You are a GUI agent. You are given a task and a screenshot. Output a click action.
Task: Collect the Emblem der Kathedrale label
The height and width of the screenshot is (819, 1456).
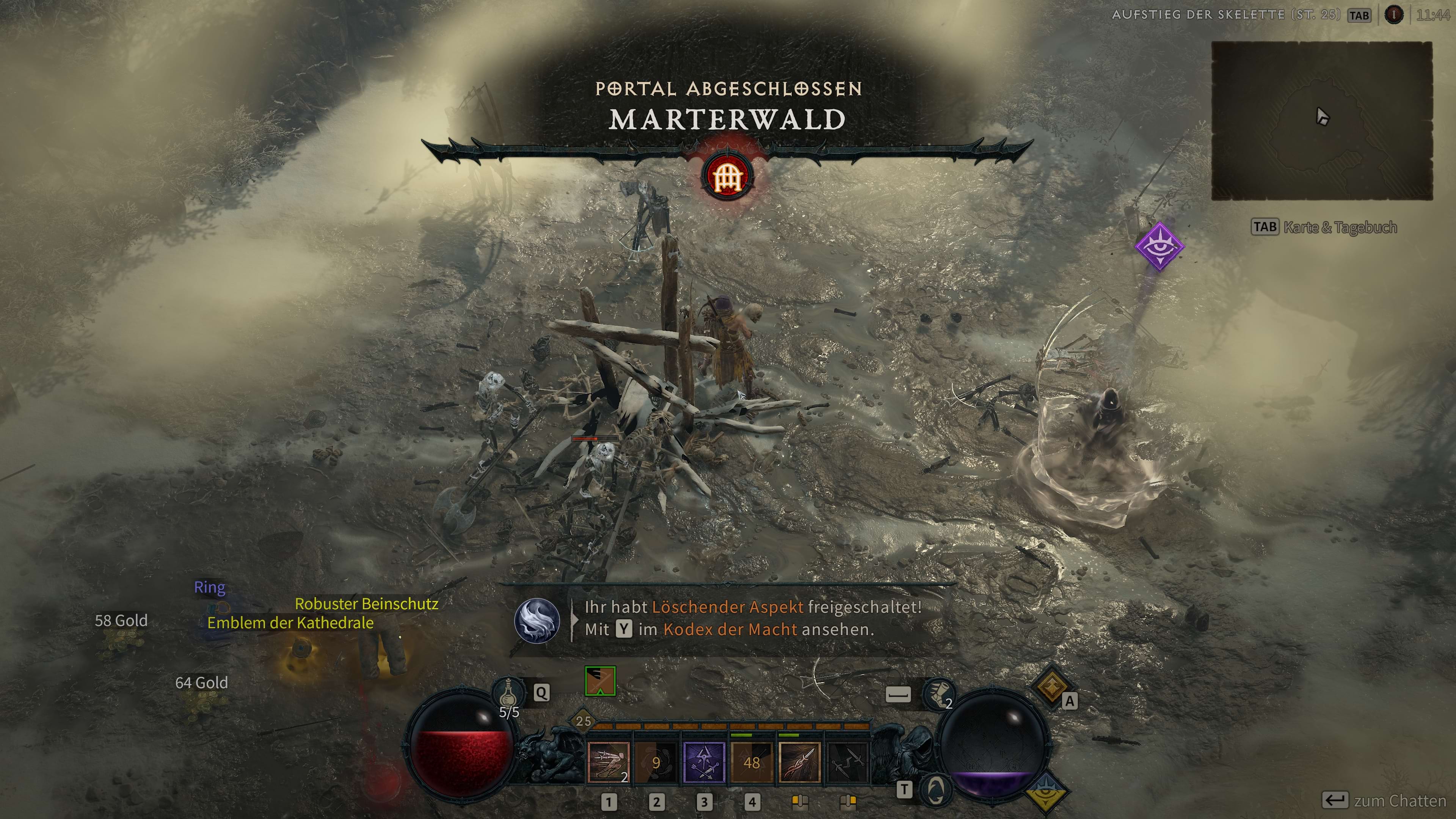pos(290,623)
